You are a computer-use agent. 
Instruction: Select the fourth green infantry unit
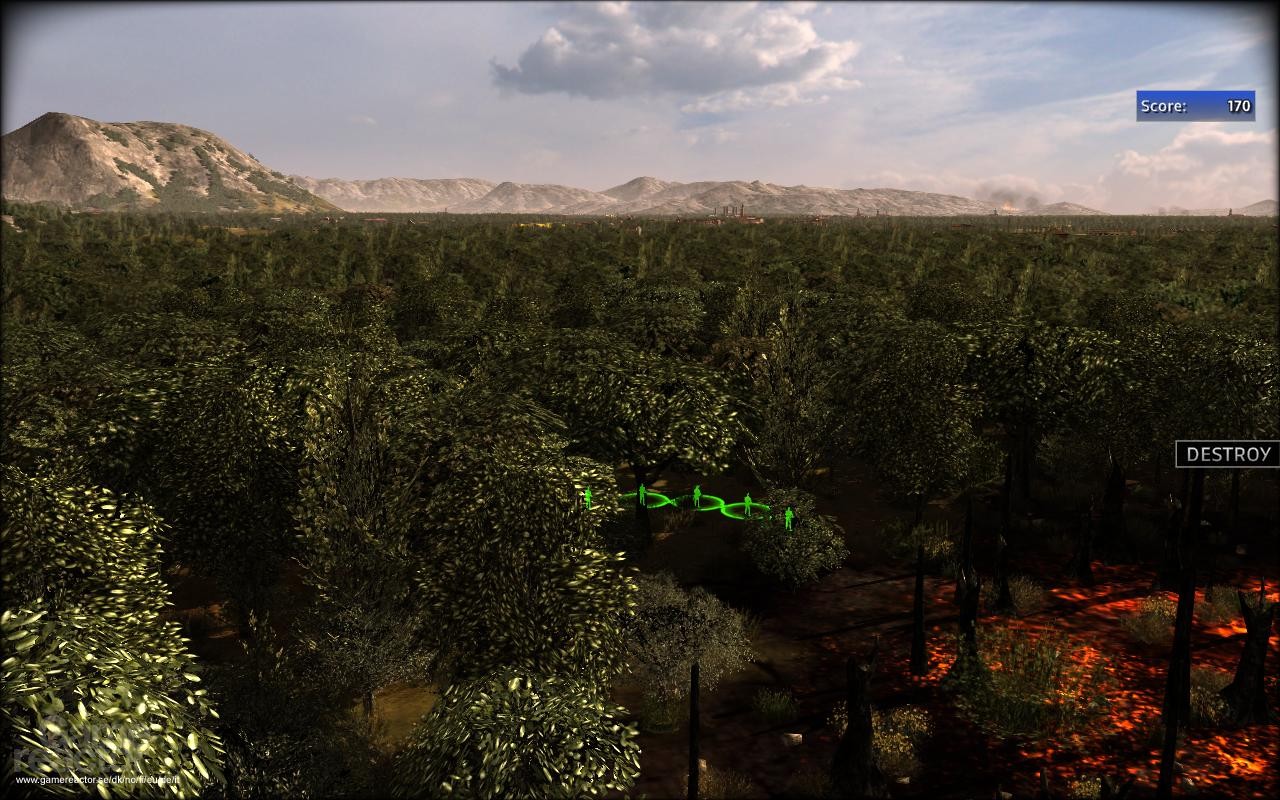747,504
